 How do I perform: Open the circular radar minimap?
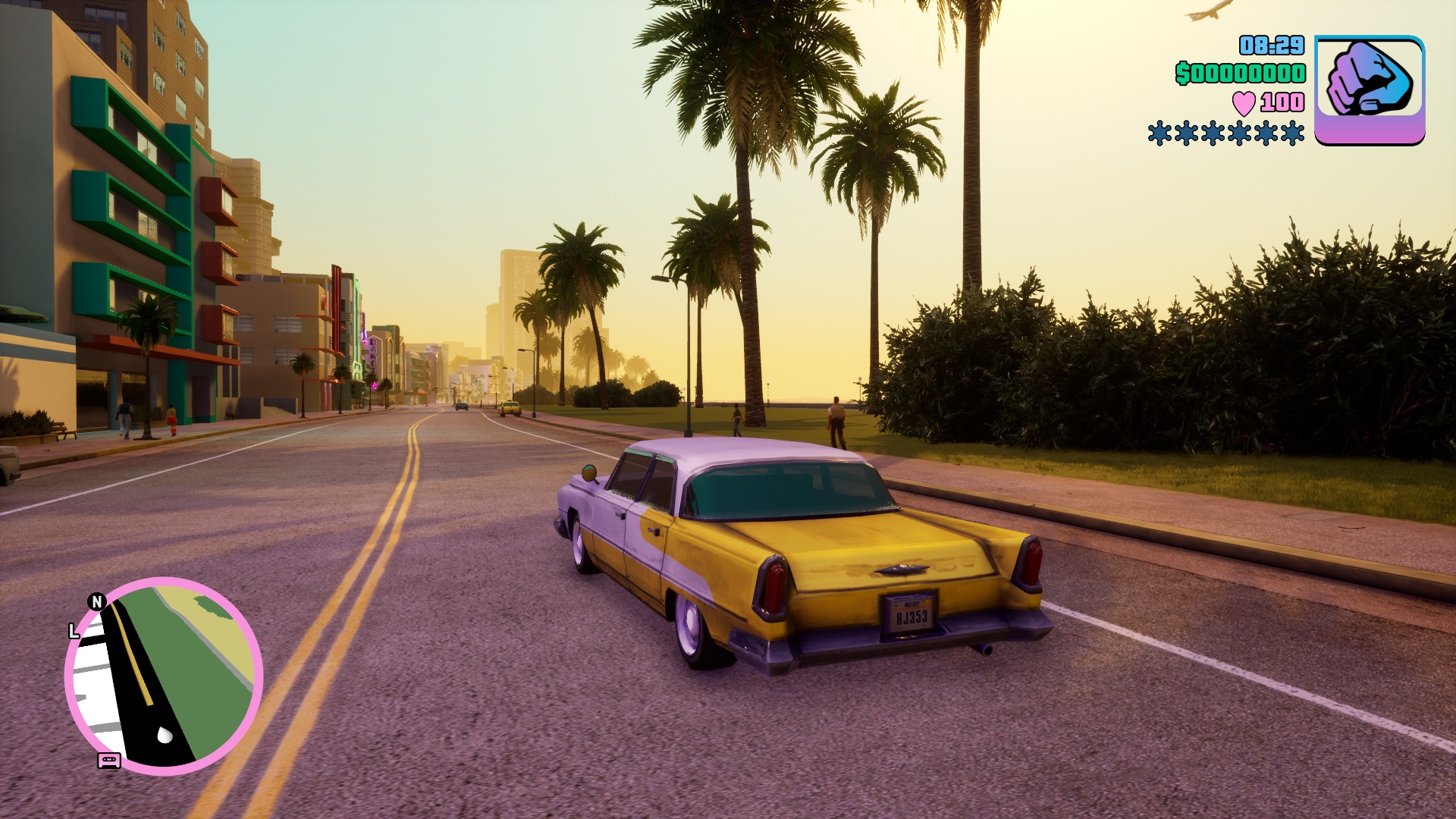164,676
